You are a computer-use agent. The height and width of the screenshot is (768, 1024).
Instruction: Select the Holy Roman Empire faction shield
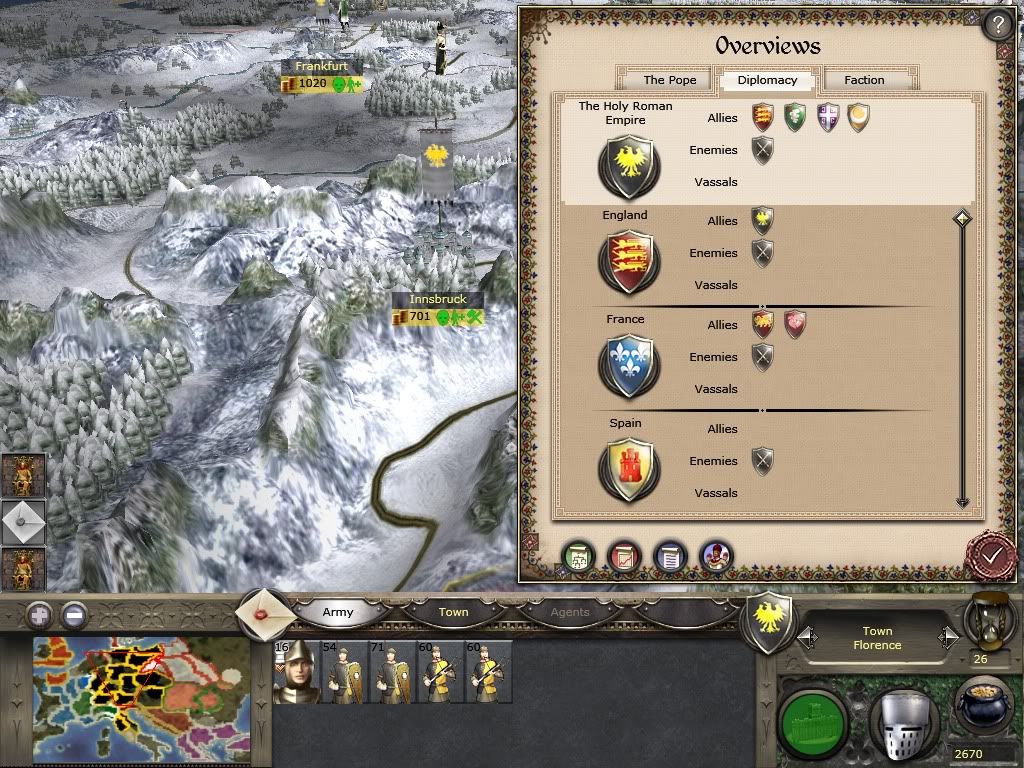628,165
